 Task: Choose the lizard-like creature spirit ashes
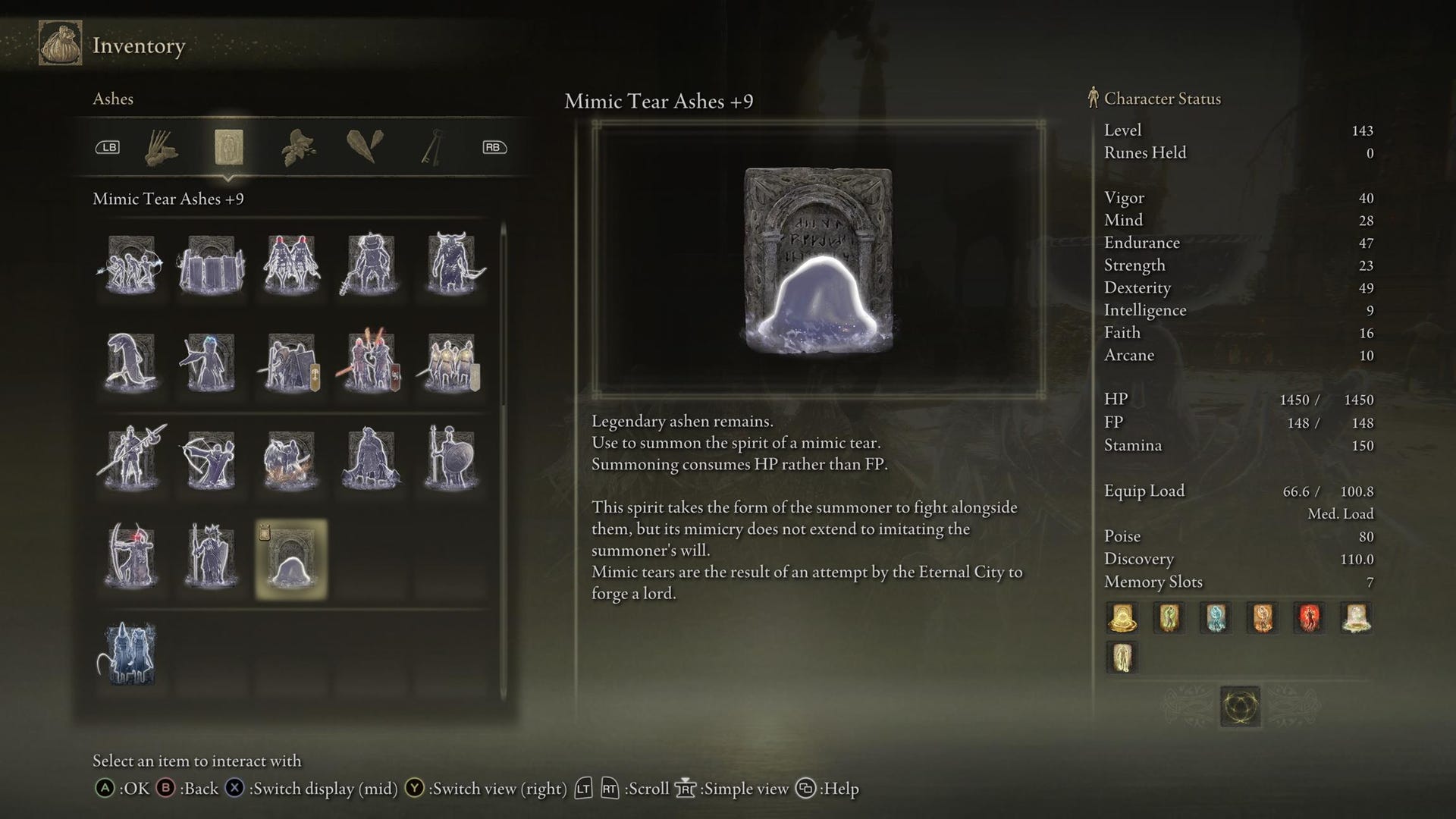131,362
